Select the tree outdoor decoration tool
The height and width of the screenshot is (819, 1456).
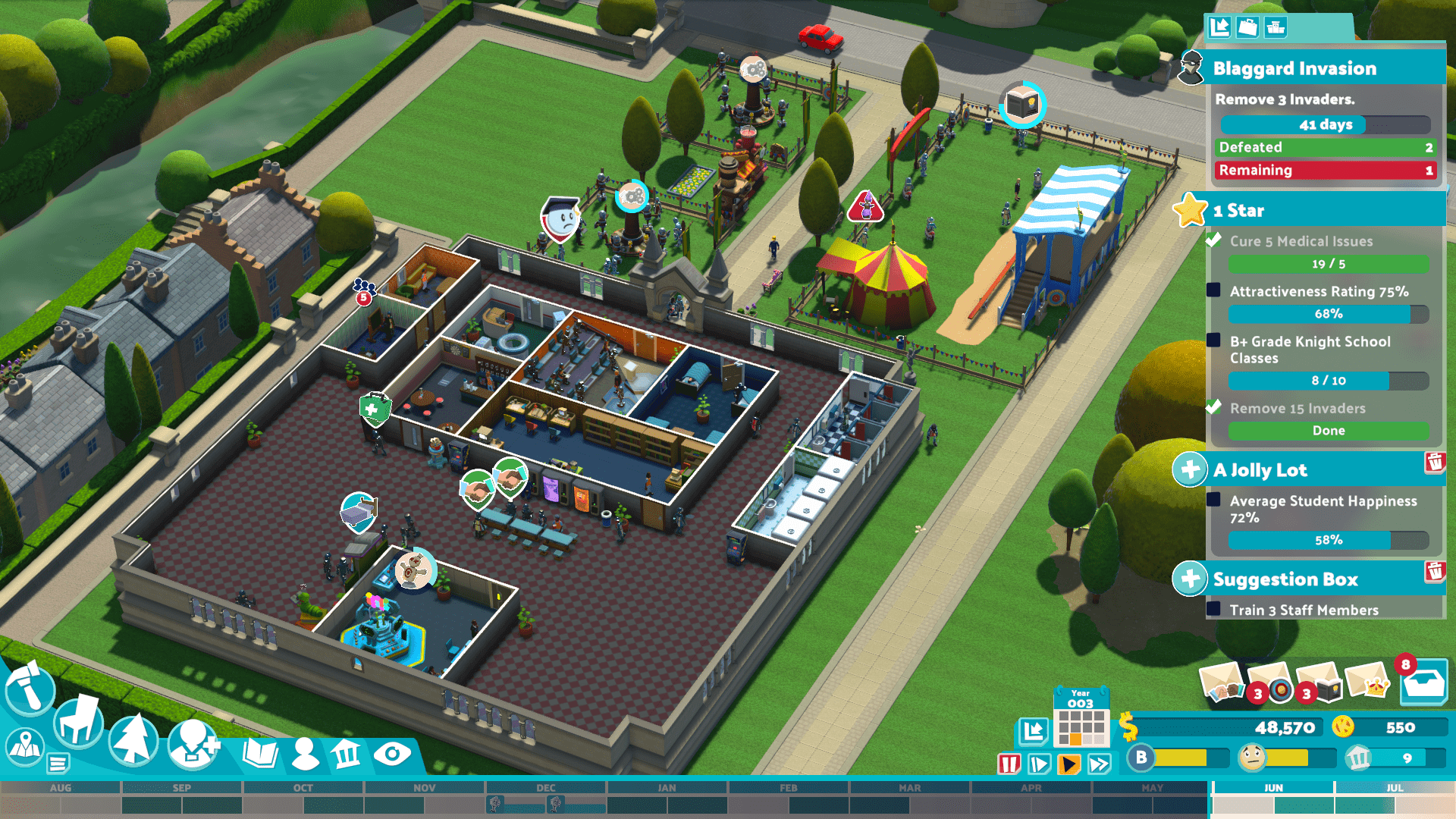133,739
